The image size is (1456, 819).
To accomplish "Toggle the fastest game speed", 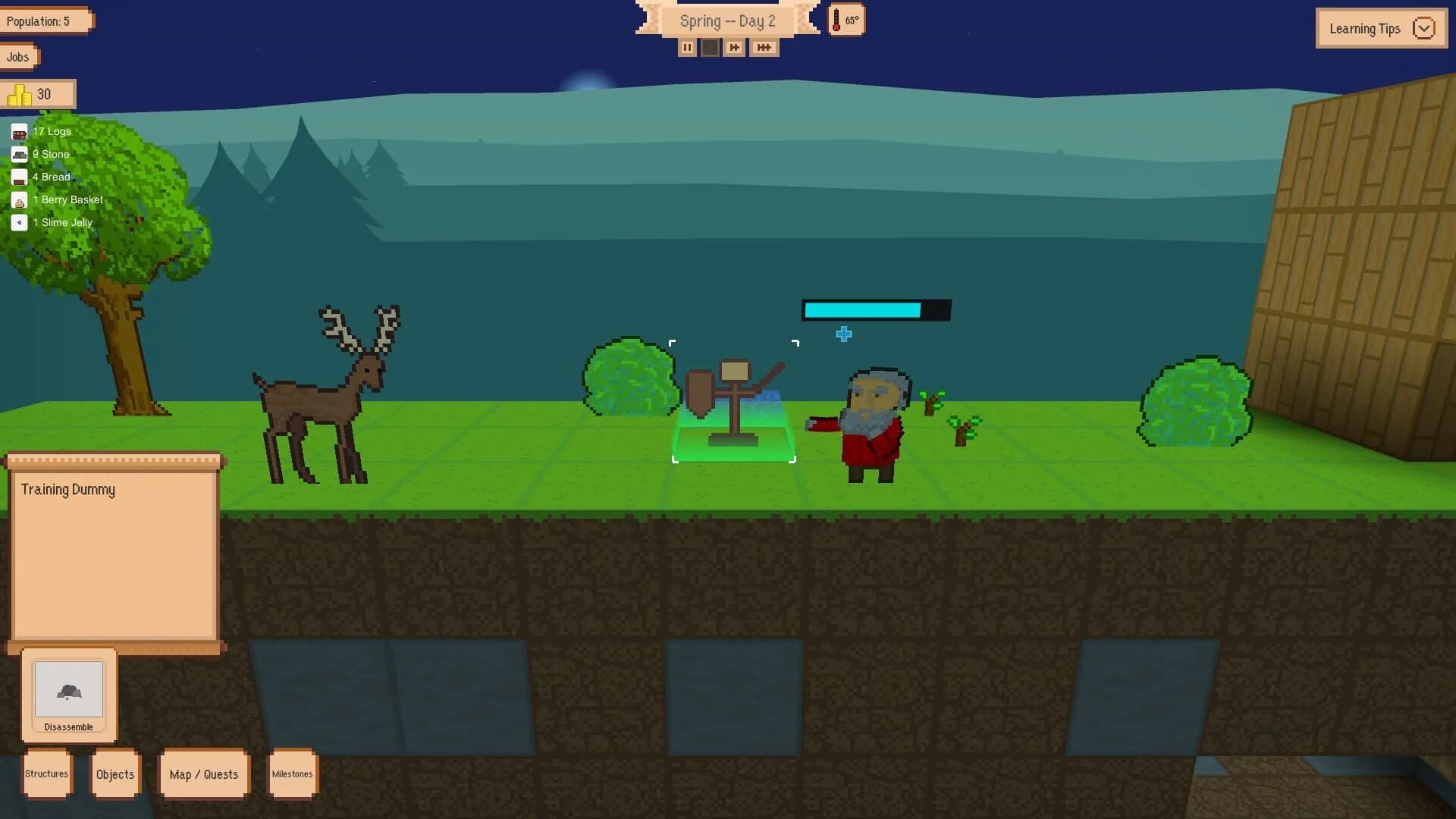I will pos(764,47).
